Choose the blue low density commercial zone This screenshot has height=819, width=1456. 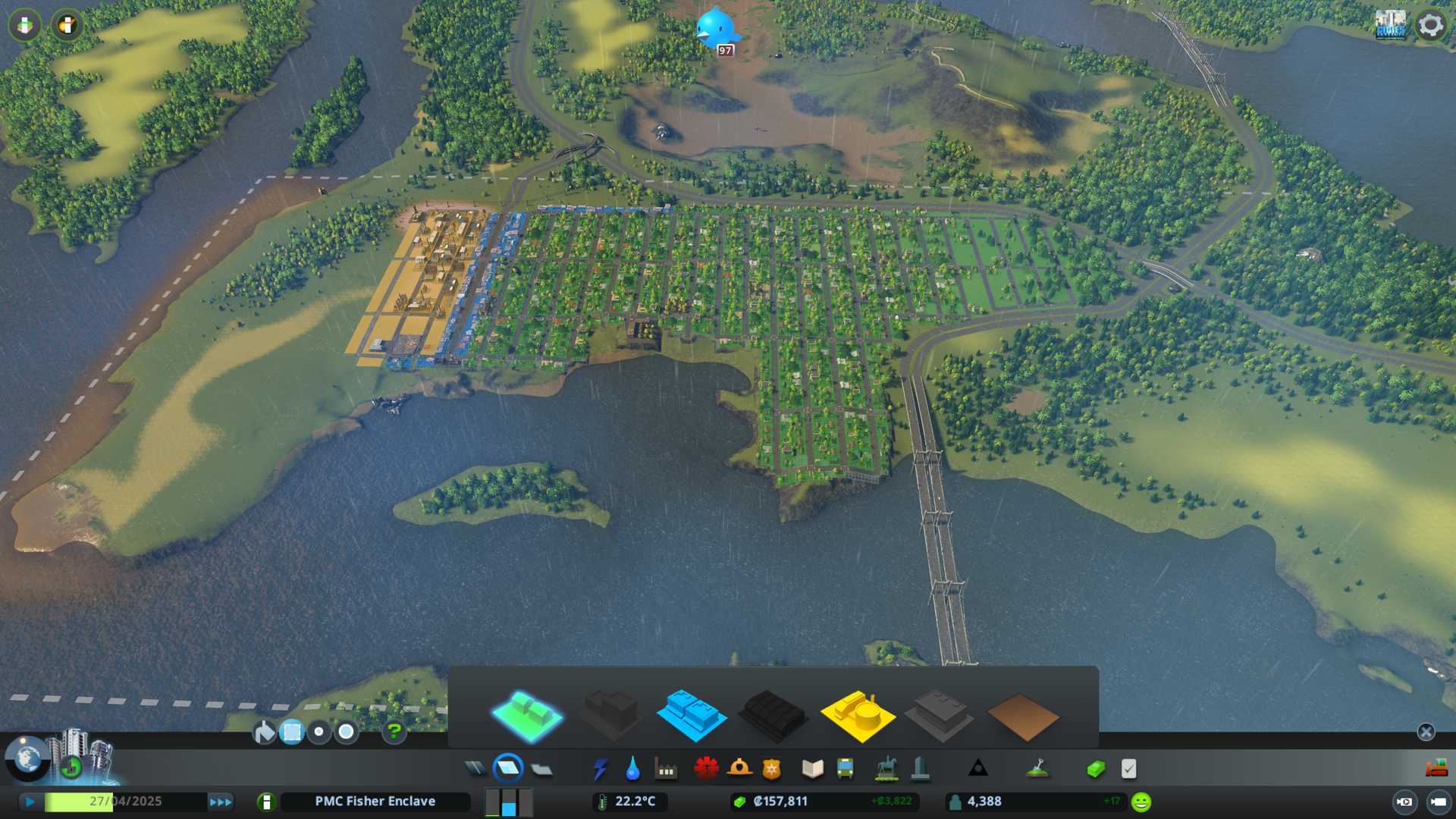[x=691, y=716]
